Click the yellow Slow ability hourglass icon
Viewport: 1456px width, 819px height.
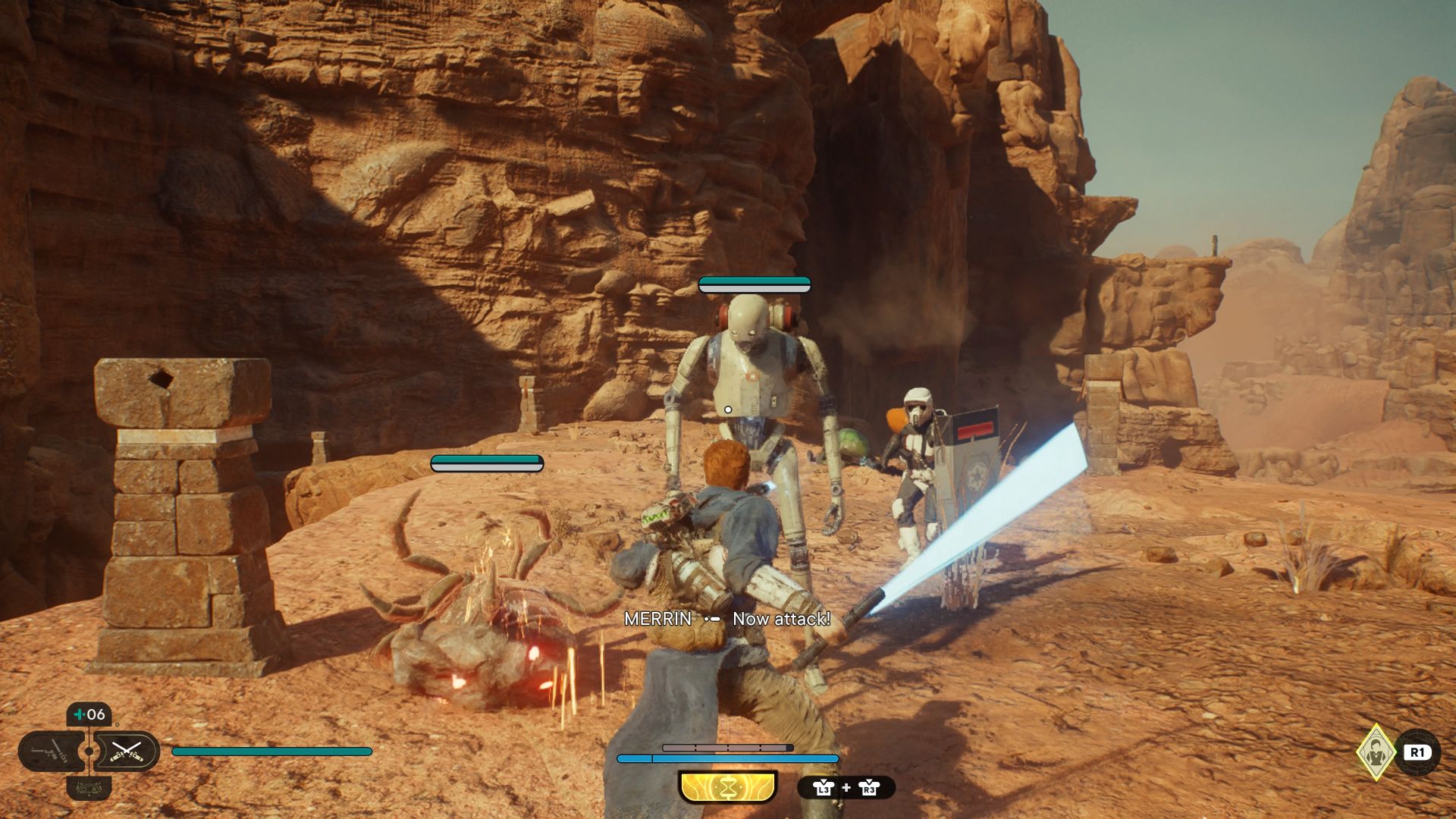(x=728, y=788)
